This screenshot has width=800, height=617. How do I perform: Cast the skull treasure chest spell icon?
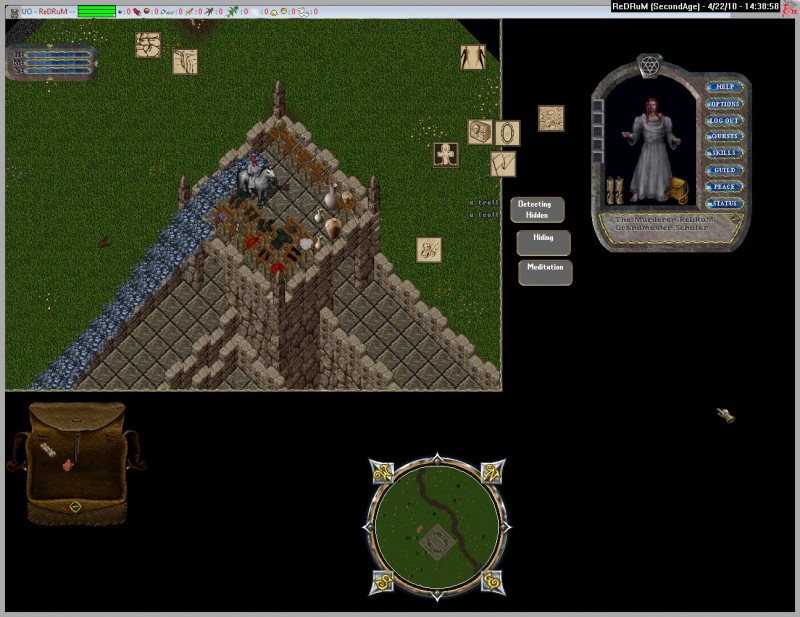tap(480, 132)
